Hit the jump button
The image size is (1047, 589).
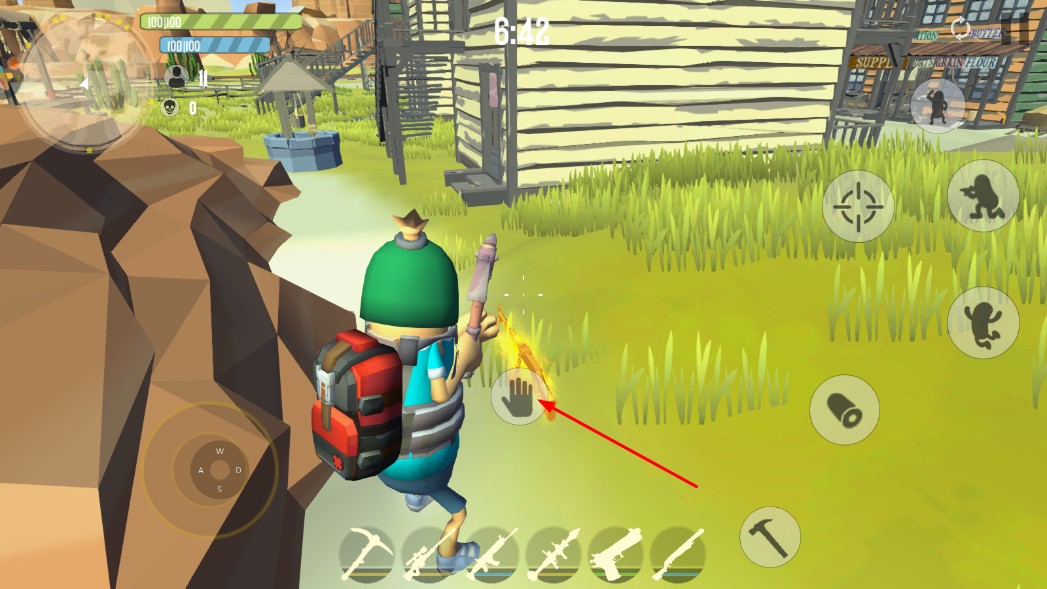(982, 322)
